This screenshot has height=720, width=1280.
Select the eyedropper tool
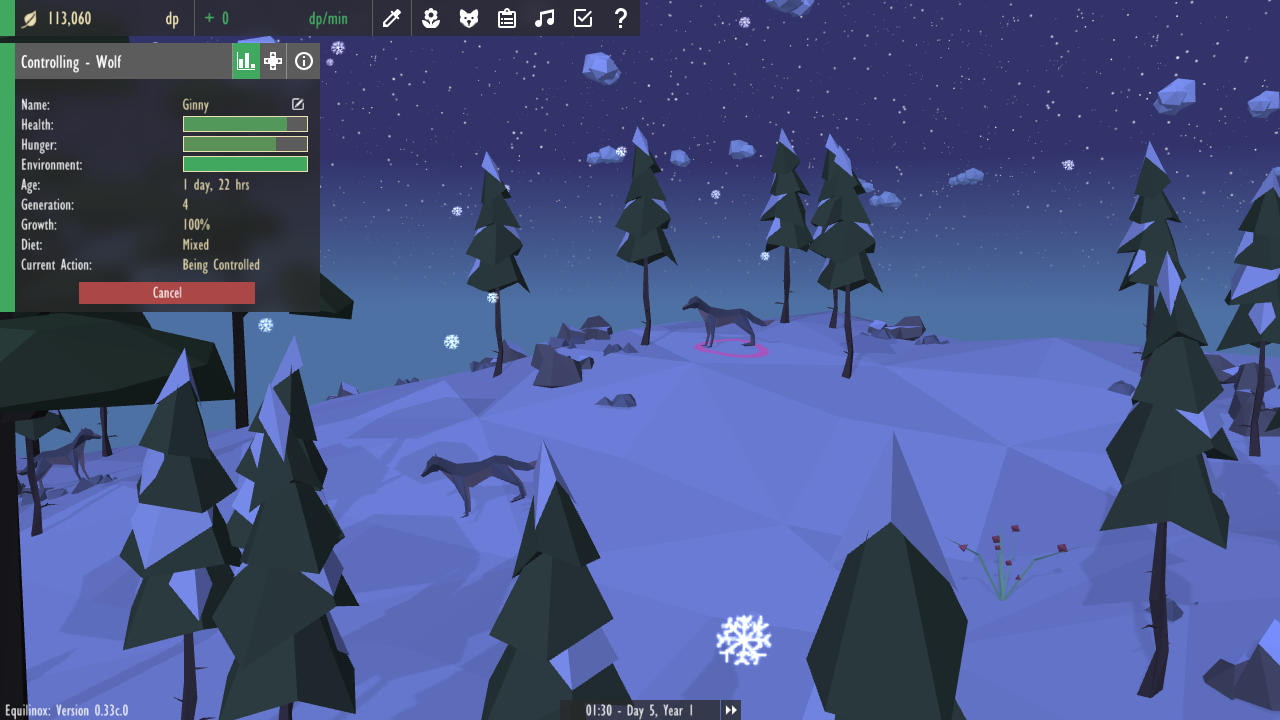392,18
